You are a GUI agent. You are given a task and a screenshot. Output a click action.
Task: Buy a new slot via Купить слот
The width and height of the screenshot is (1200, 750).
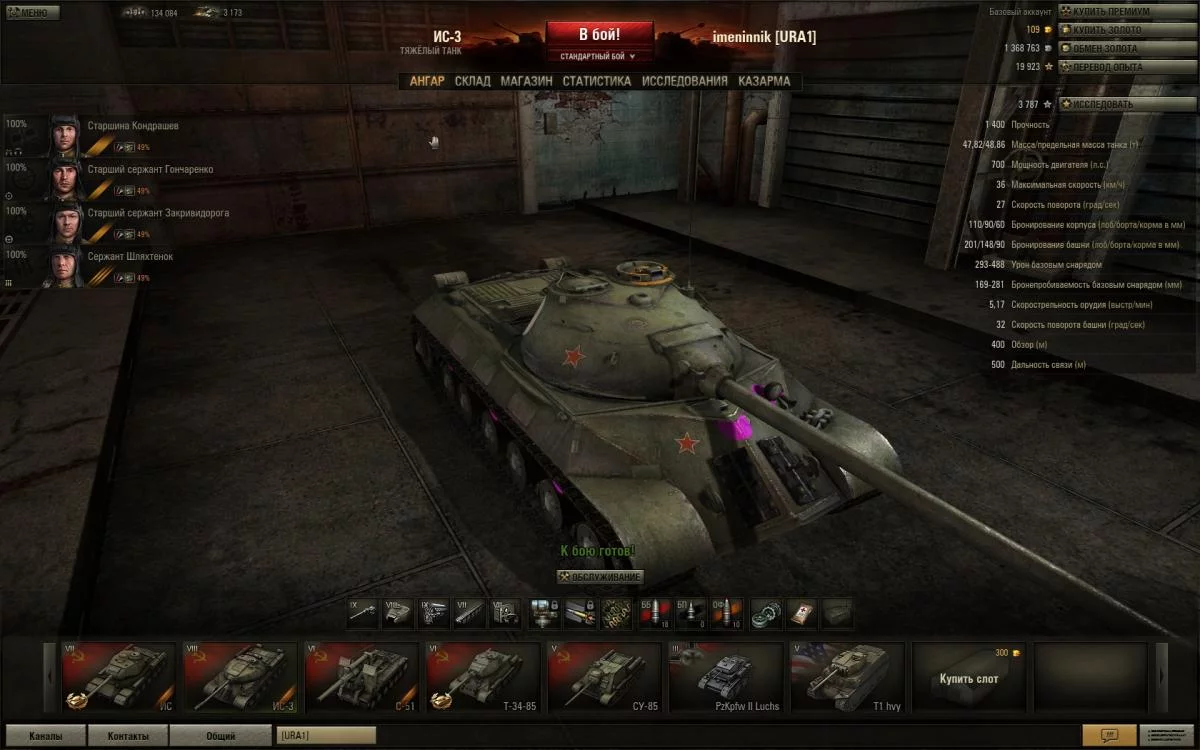pos(970,677)
